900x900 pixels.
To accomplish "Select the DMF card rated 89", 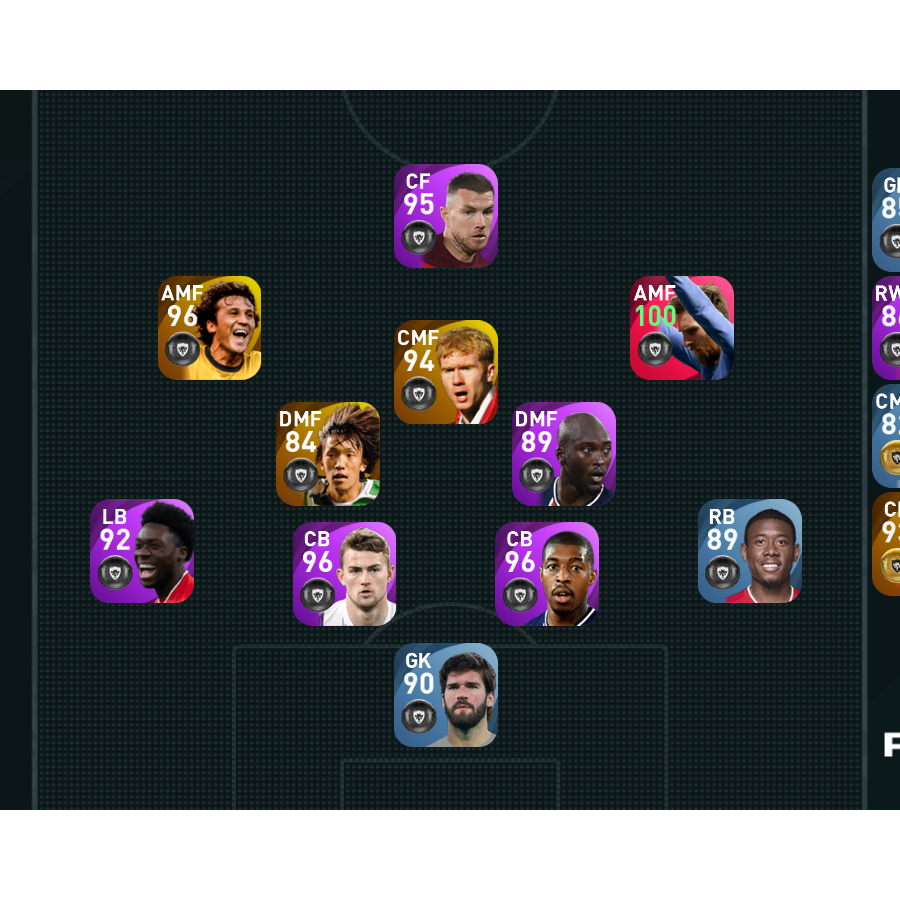I will tap(564, 454).
